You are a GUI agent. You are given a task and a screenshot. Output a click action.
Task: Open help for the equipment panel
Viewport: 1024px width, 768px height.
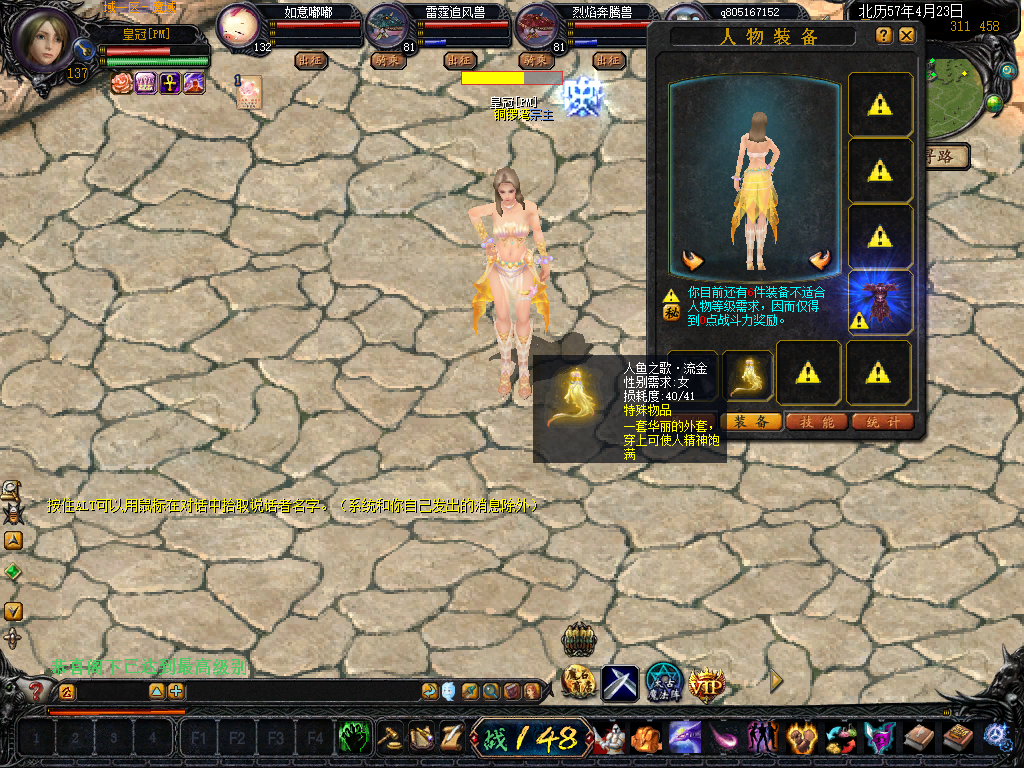coord(884,35)
